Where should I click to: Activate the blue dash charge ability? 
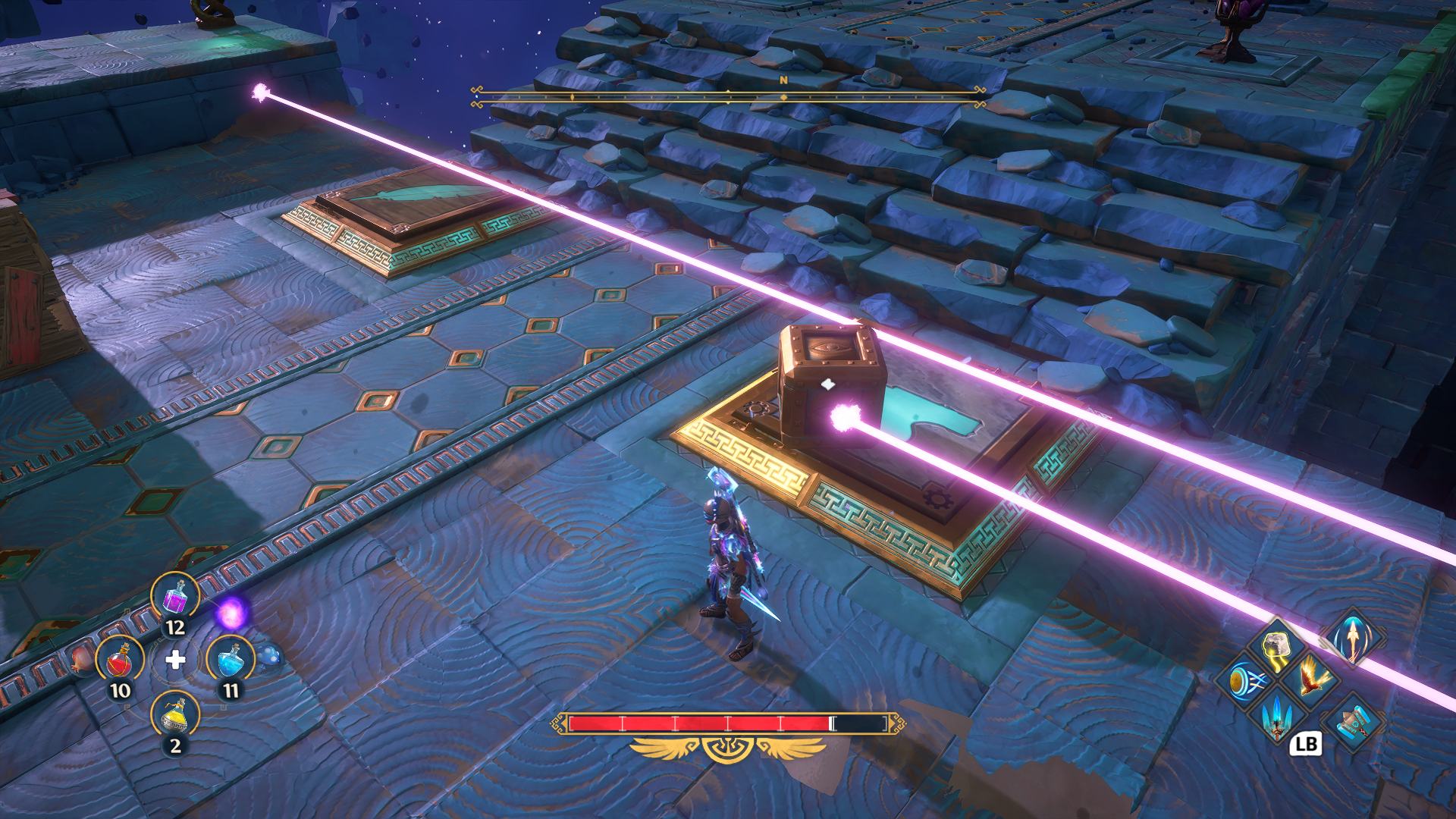point(1244,680)
